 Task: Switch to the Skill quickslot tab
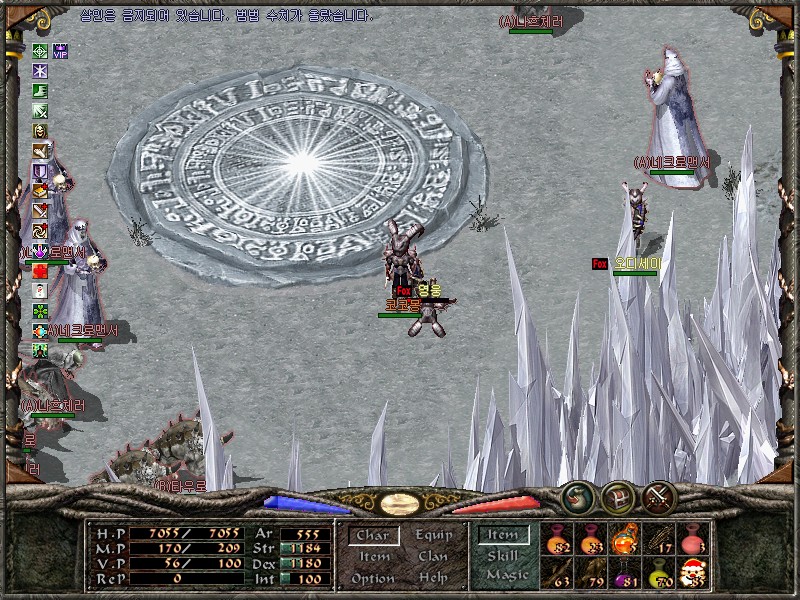coord(503,555)
